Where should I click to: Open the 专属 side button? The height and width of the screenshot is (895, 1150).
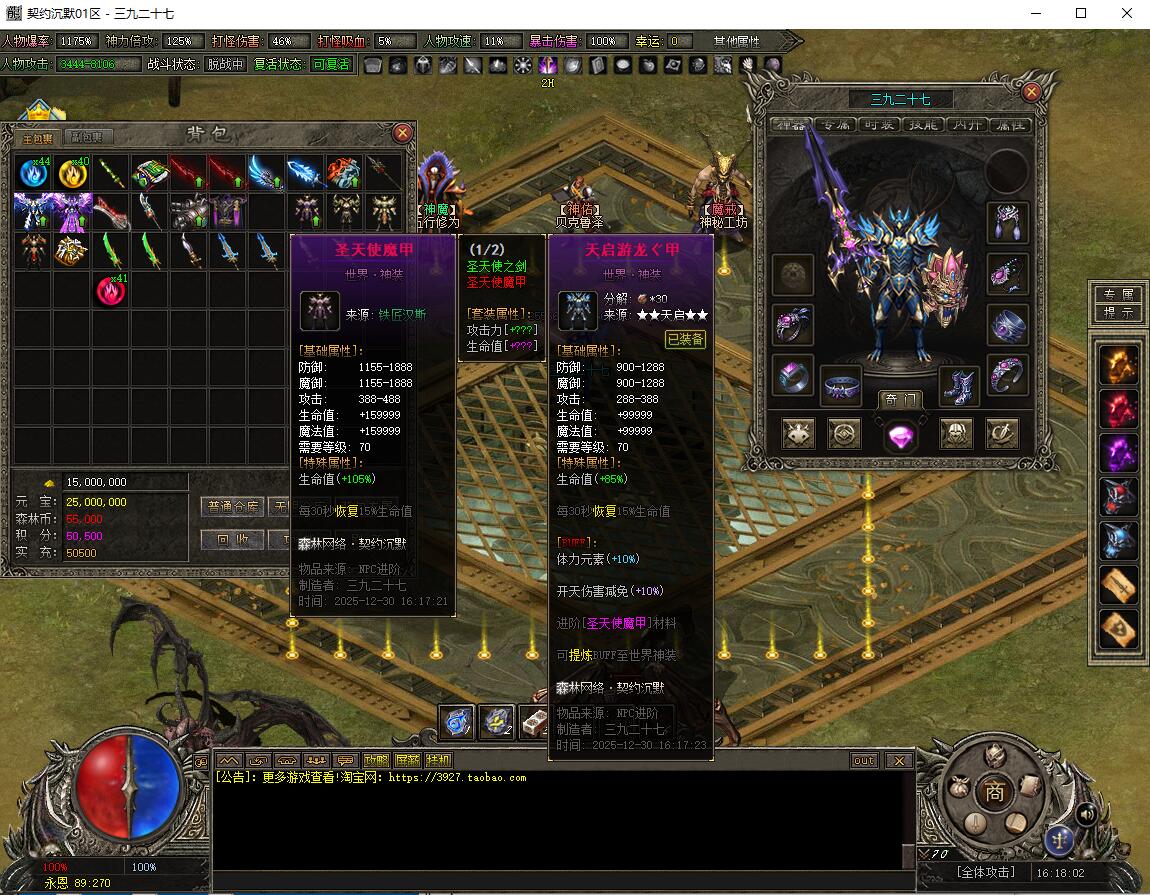1118,295
